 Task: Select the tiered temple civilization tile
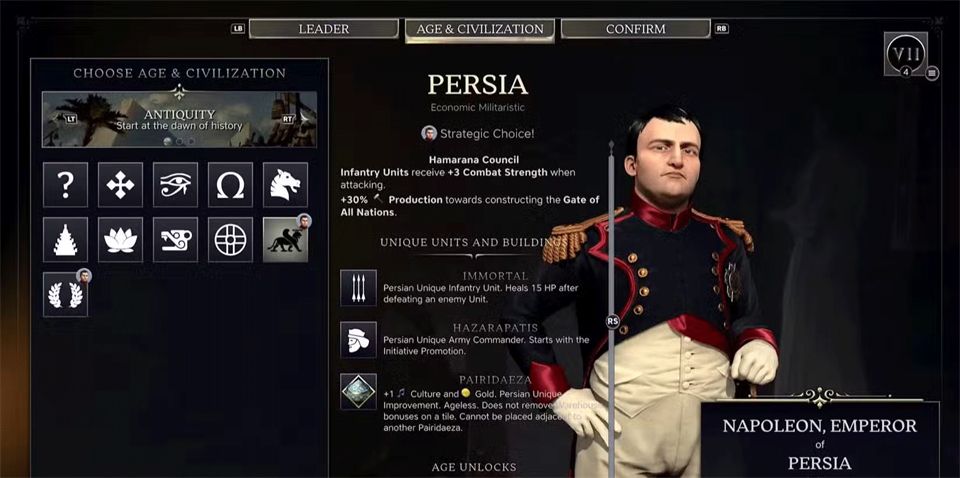point(65,240)
